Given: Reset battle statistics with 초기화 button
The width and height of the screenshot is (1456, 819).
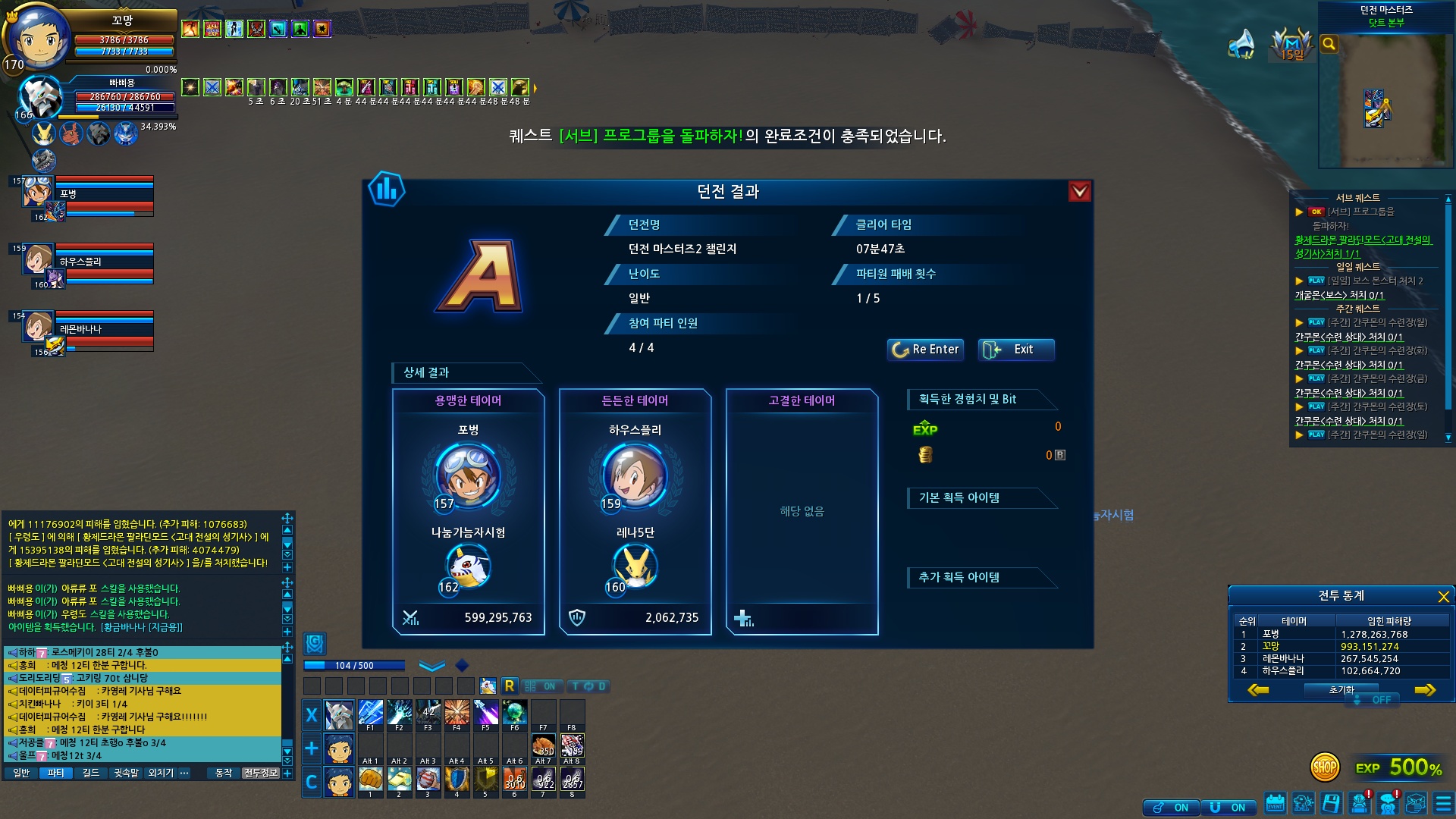Looking at the screenshot, I should tap(1341, 690).
